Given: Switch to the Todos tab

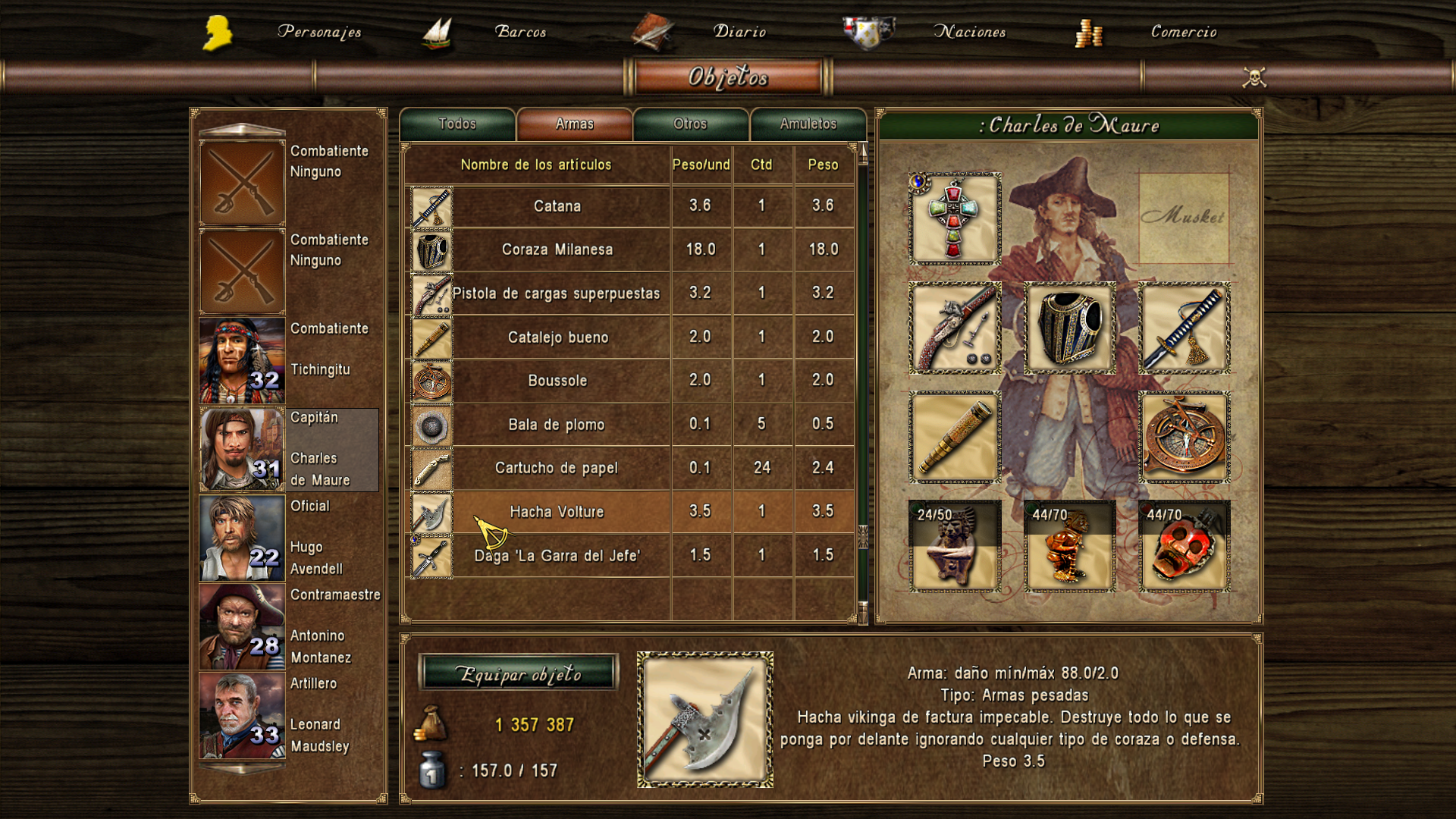Looking at the screenshot, I should click(457, 124).
